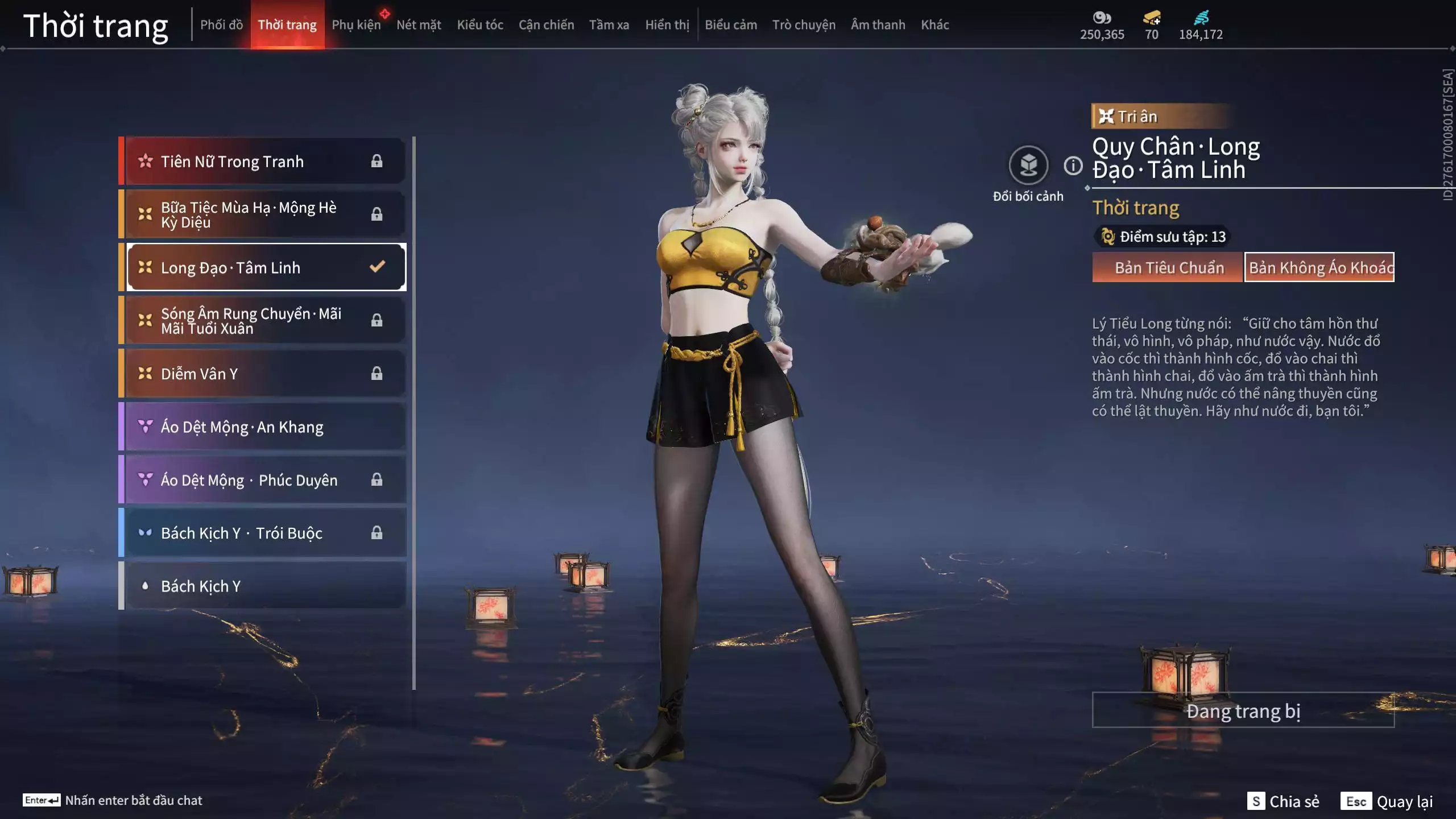1456x819 pixels.
Task: Open the Cận chiến tab
Action: [x=546, y=25]
